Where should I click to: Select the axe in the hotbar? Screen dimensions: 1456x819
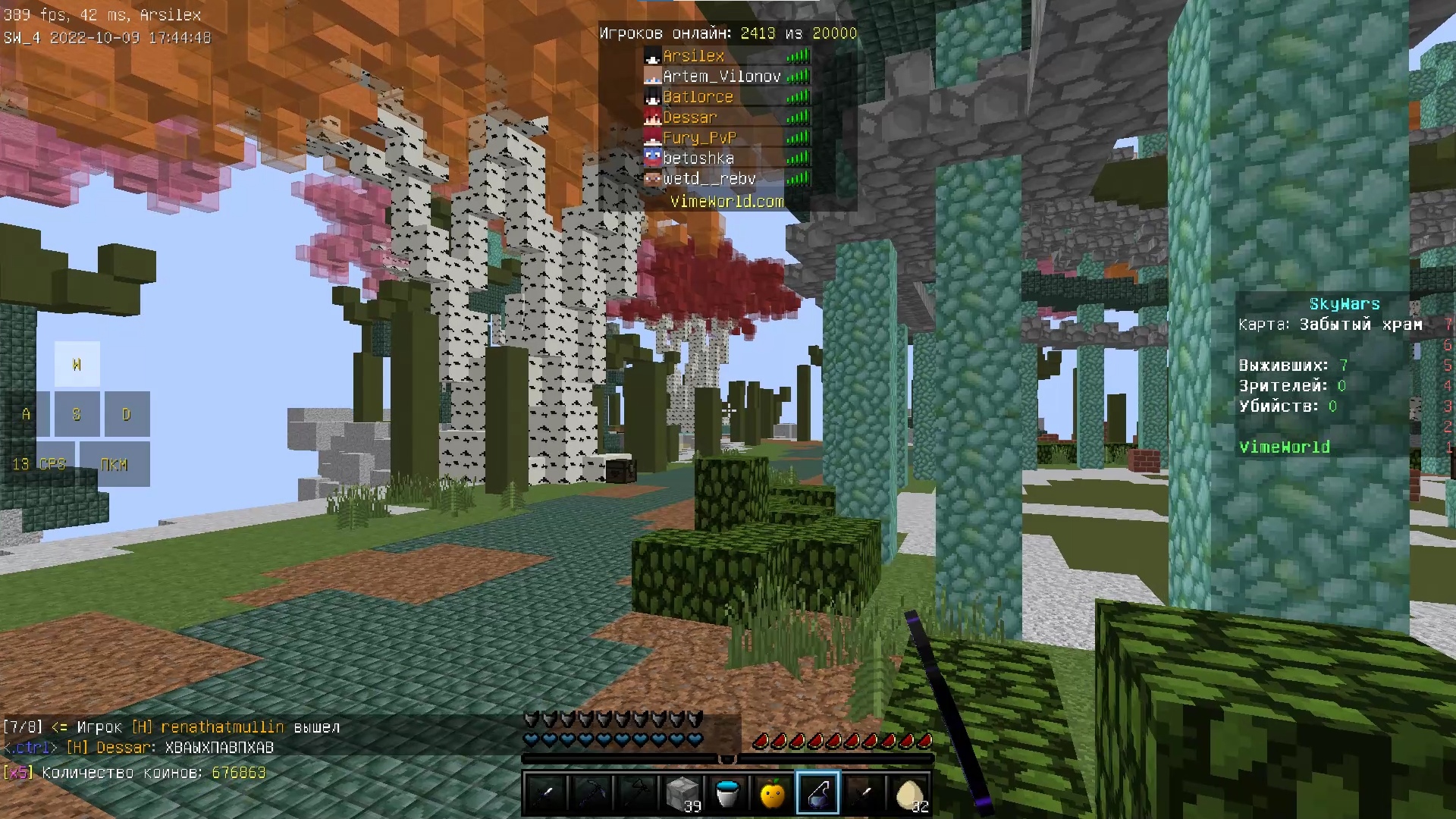636,793
